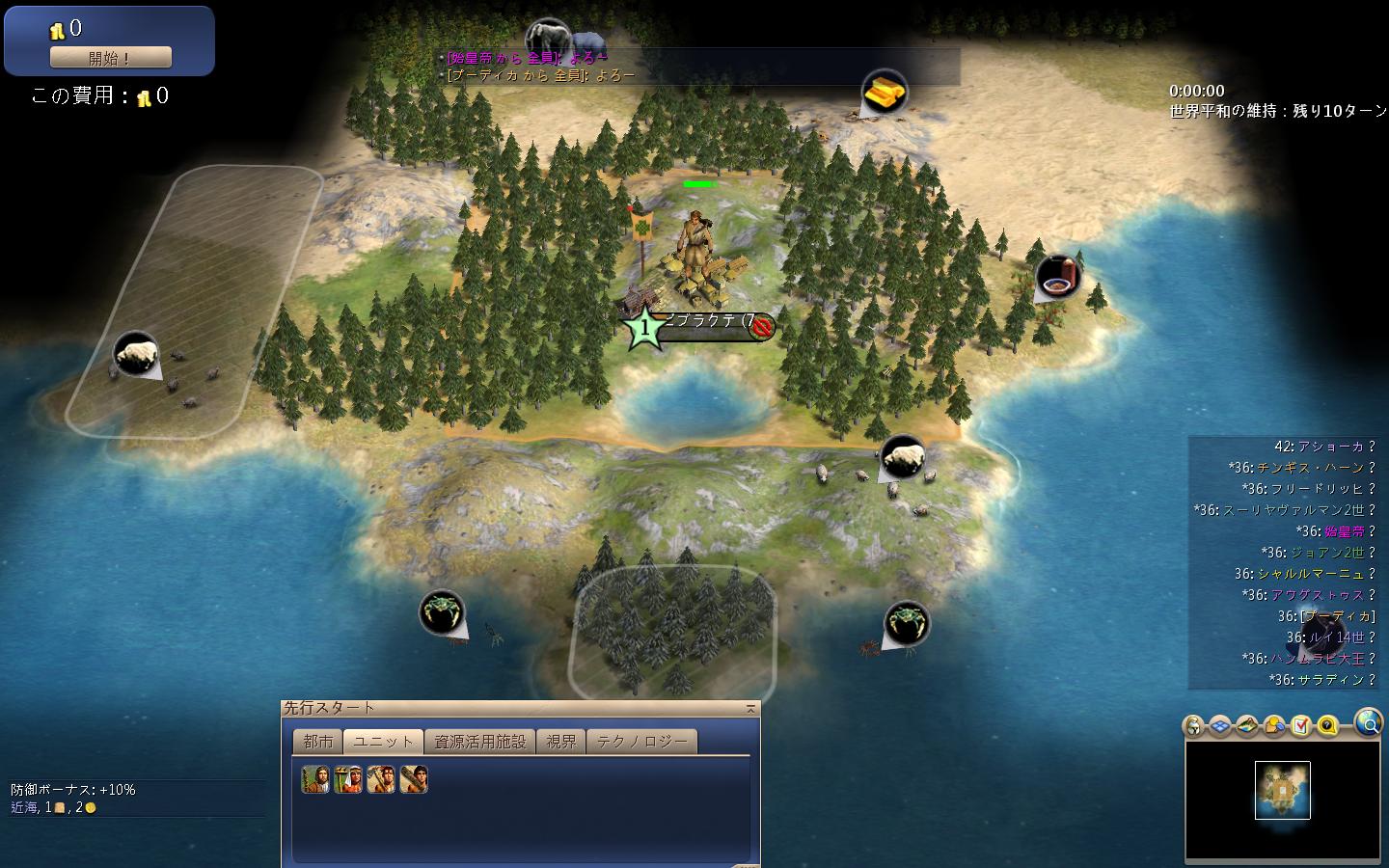
Task: Choose the worker unit with white headcloth
Action: (x=348, y=779)
